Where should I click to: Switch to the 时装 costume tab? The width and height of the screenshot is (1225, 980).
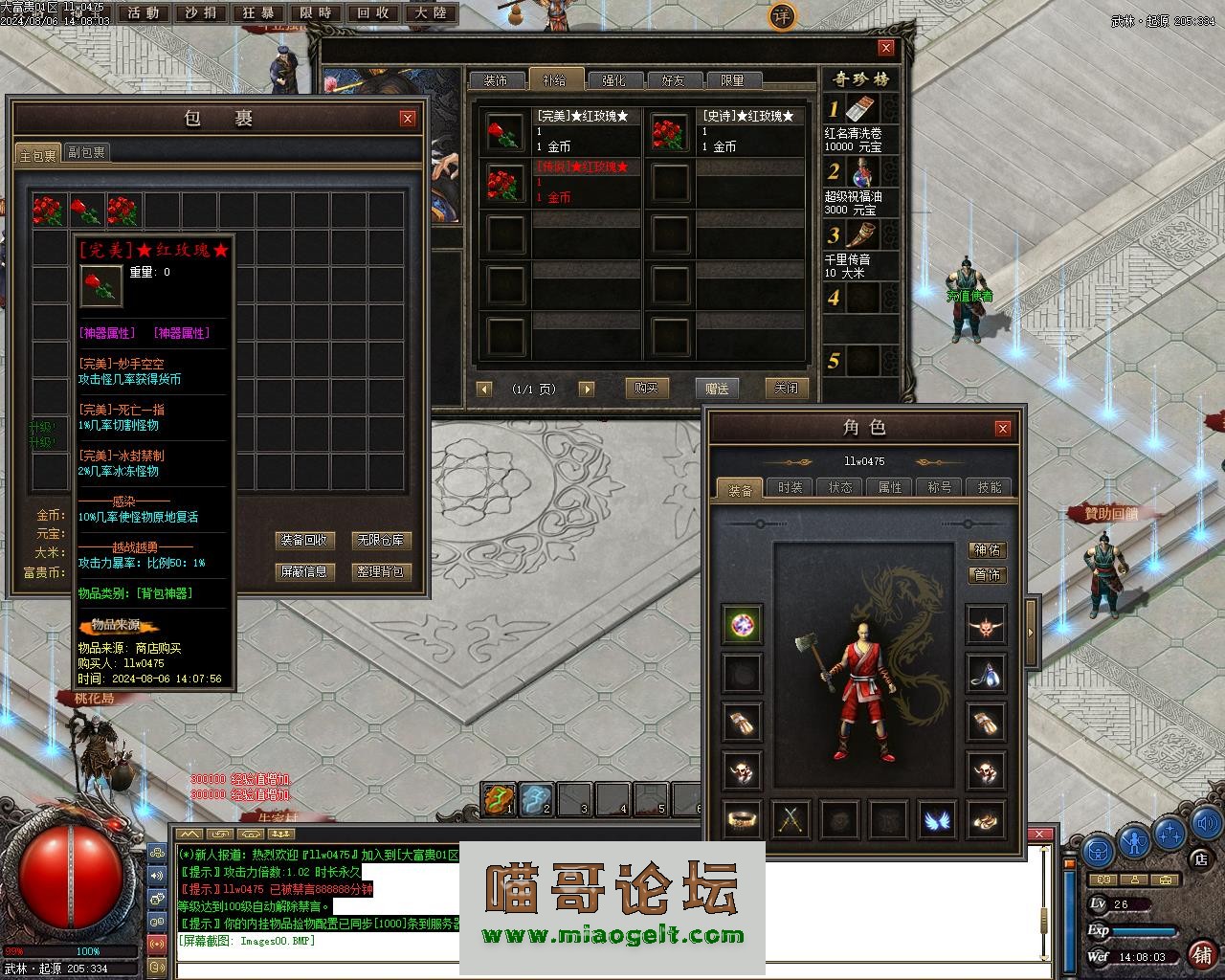point(791,488)
